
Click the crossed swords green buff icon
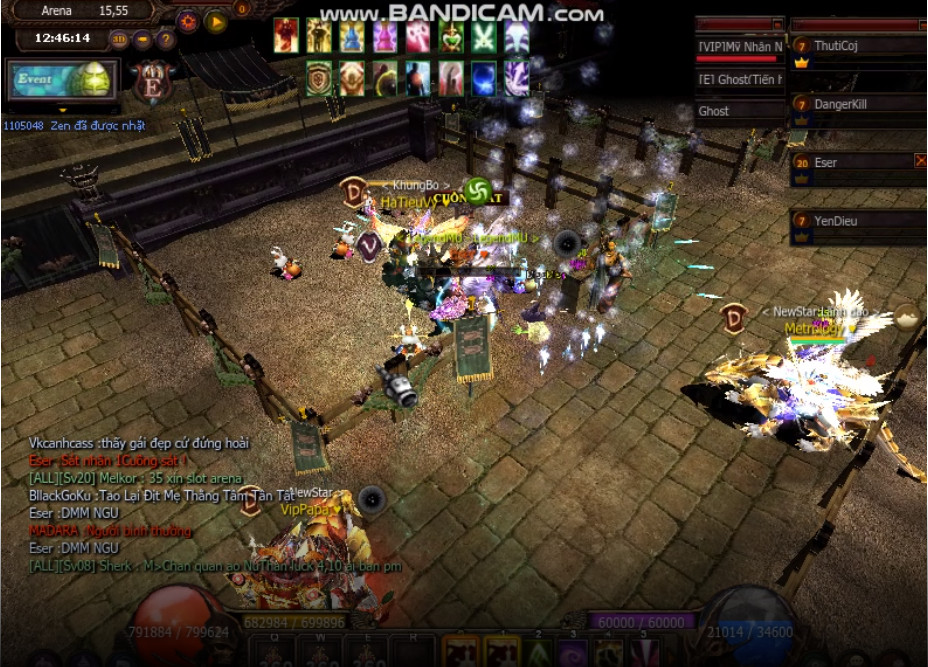[484, 36]
